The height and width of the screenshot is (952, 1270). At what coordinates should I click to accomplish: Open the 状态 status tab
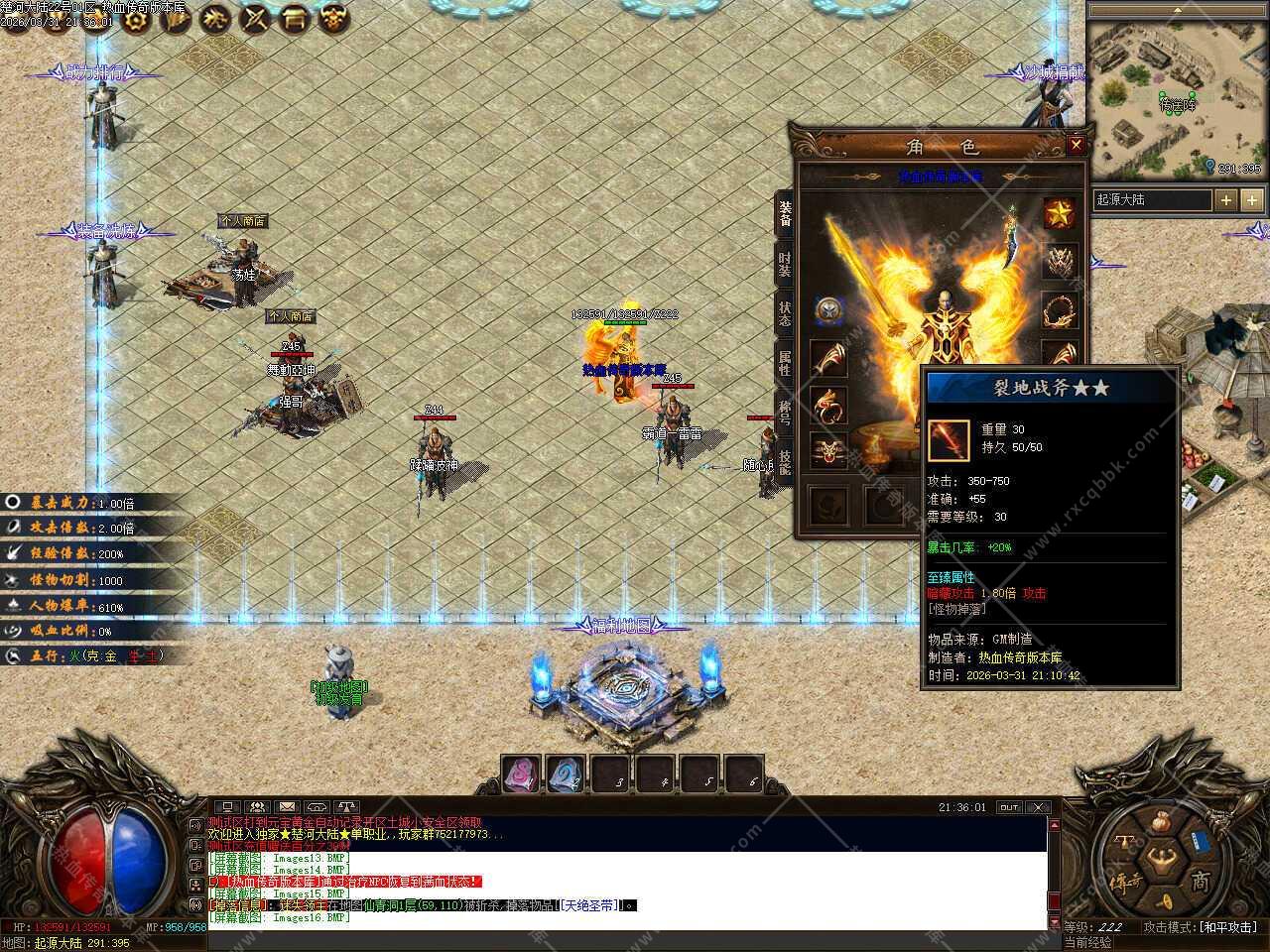[785, 314]
